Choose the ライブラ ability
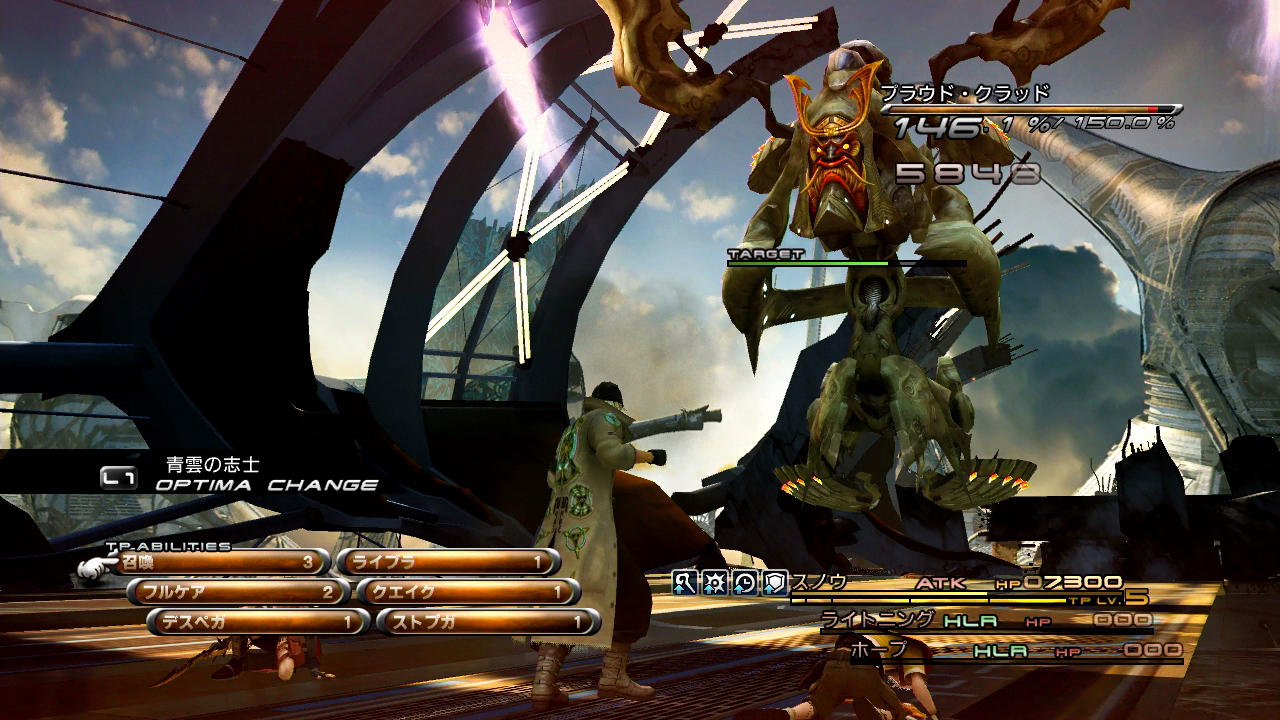This screenshot has width=1280, height=720. [445, 563]
